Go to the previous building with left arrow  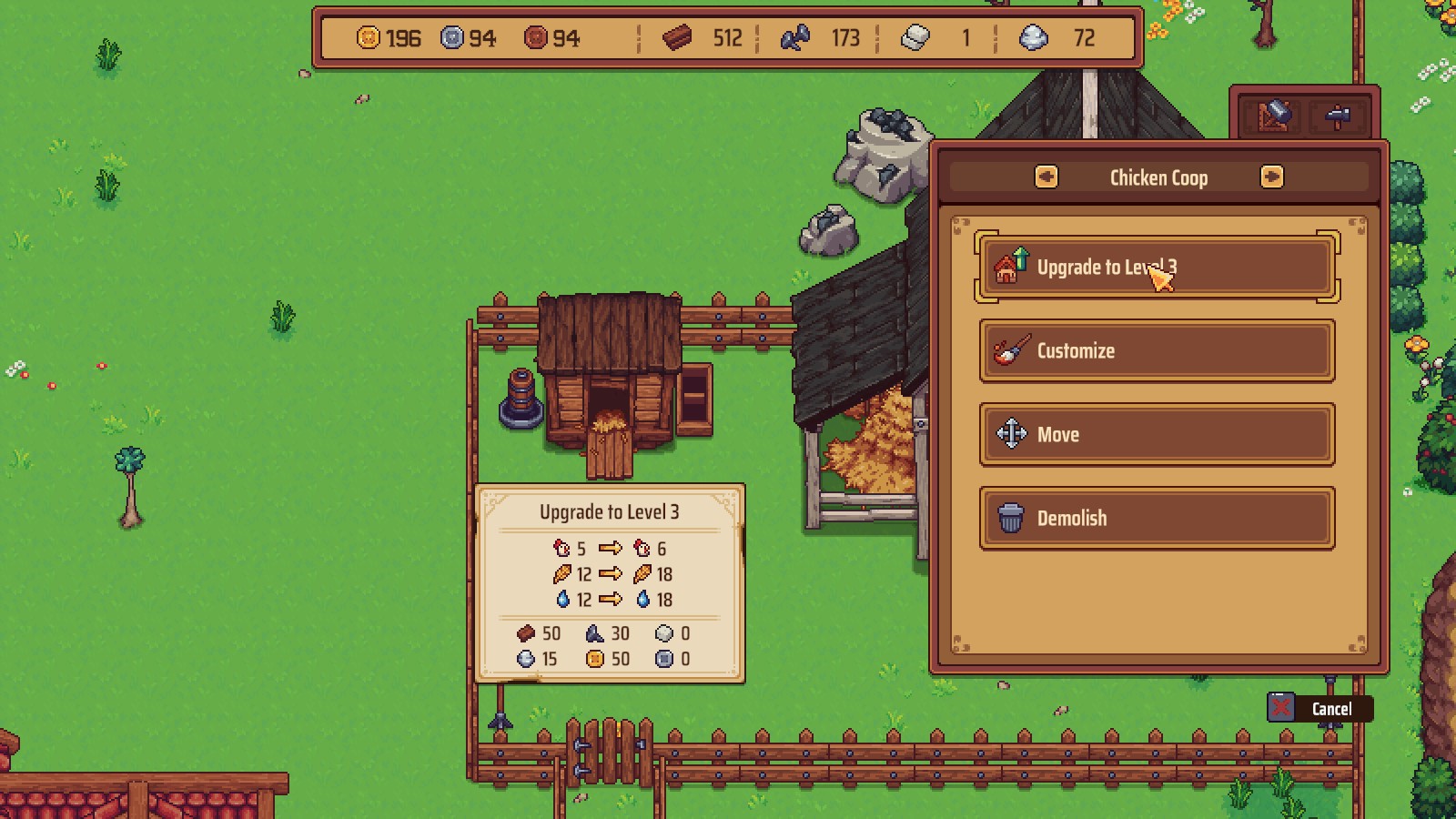(x=1046, y=177)
